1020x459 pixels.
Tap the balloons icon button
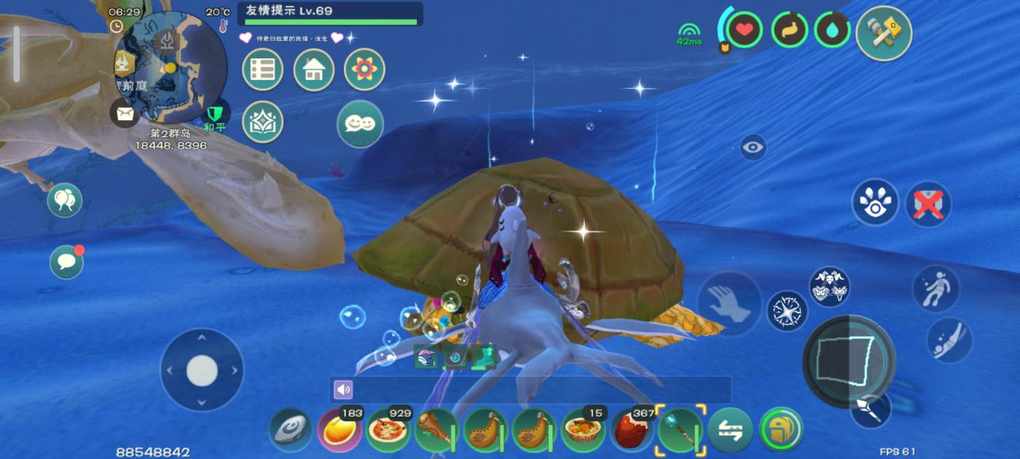pos(65,201)
